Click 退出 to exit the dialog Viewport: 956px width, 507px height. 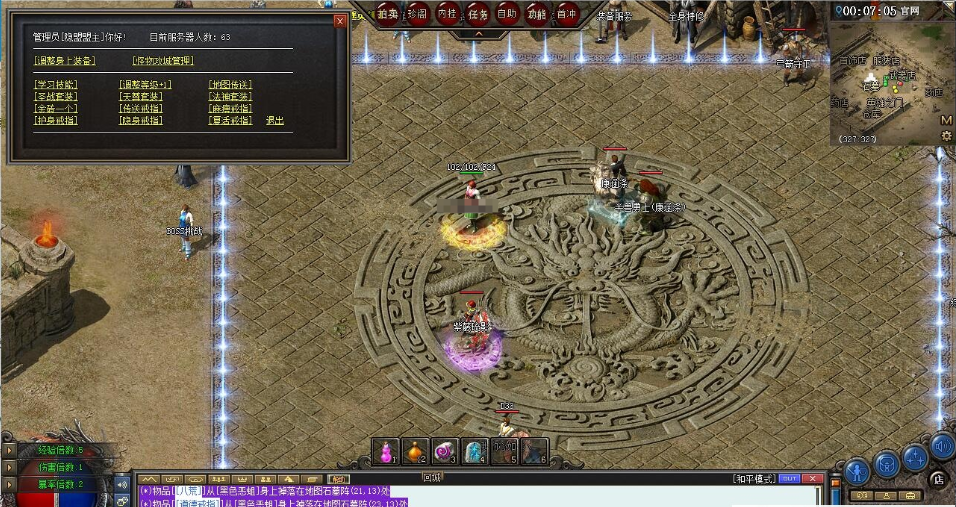coord(275,121)
